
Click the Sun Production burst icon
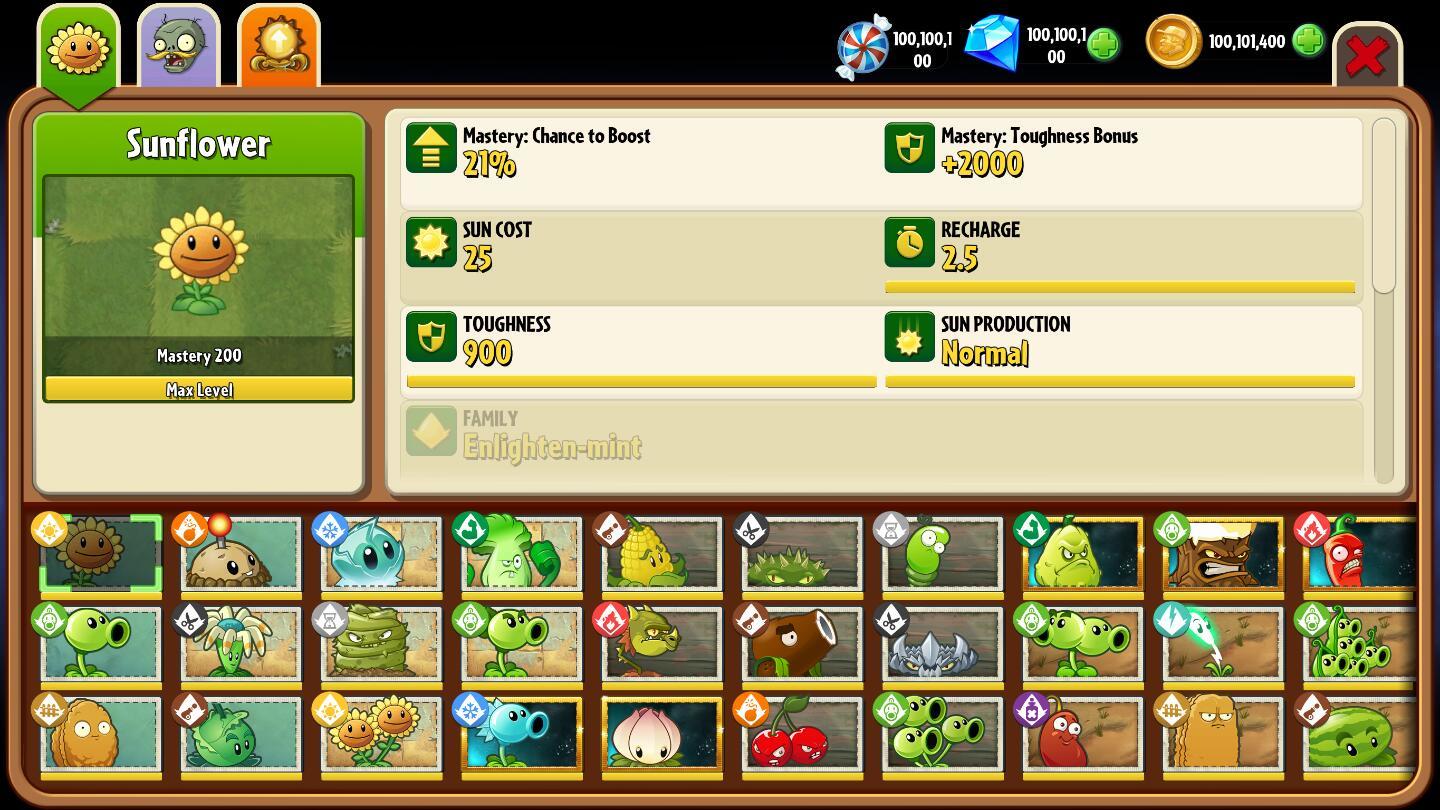[909, 337]
